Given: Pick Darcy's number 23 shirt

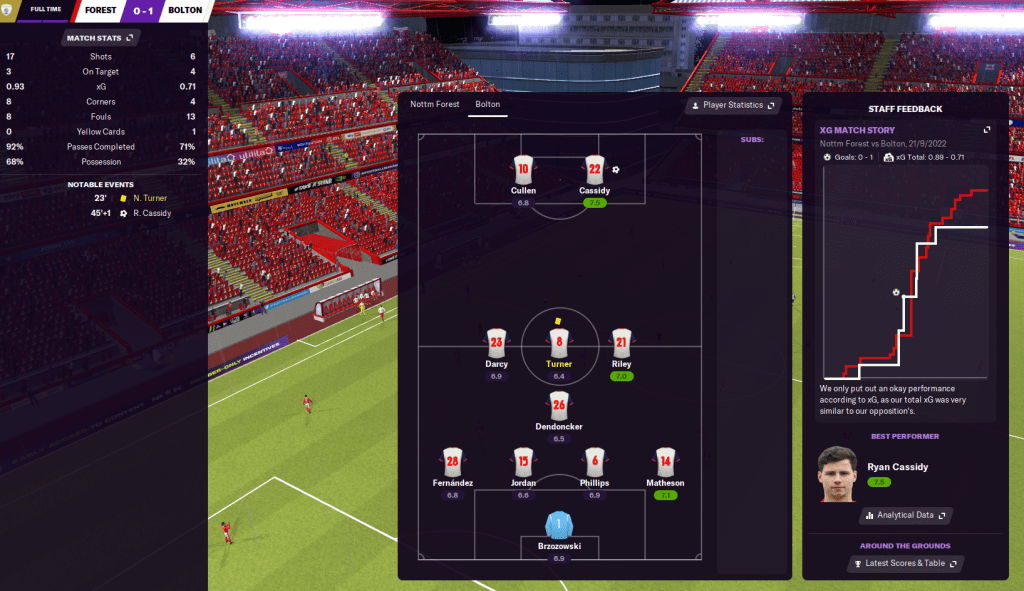Looking at the screenshot, I should (497, 343).
